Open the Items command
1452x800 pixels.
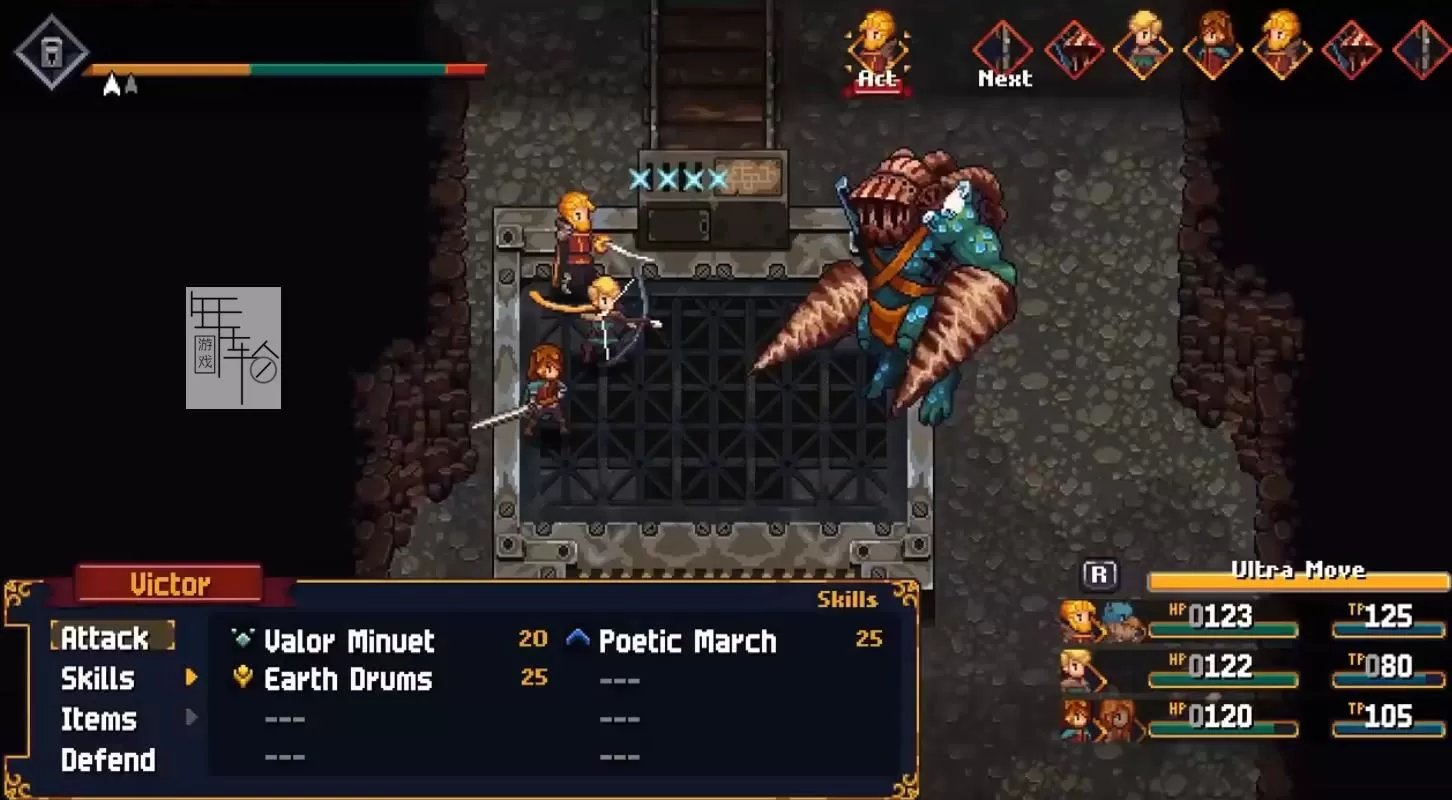[x=99, y=719]
